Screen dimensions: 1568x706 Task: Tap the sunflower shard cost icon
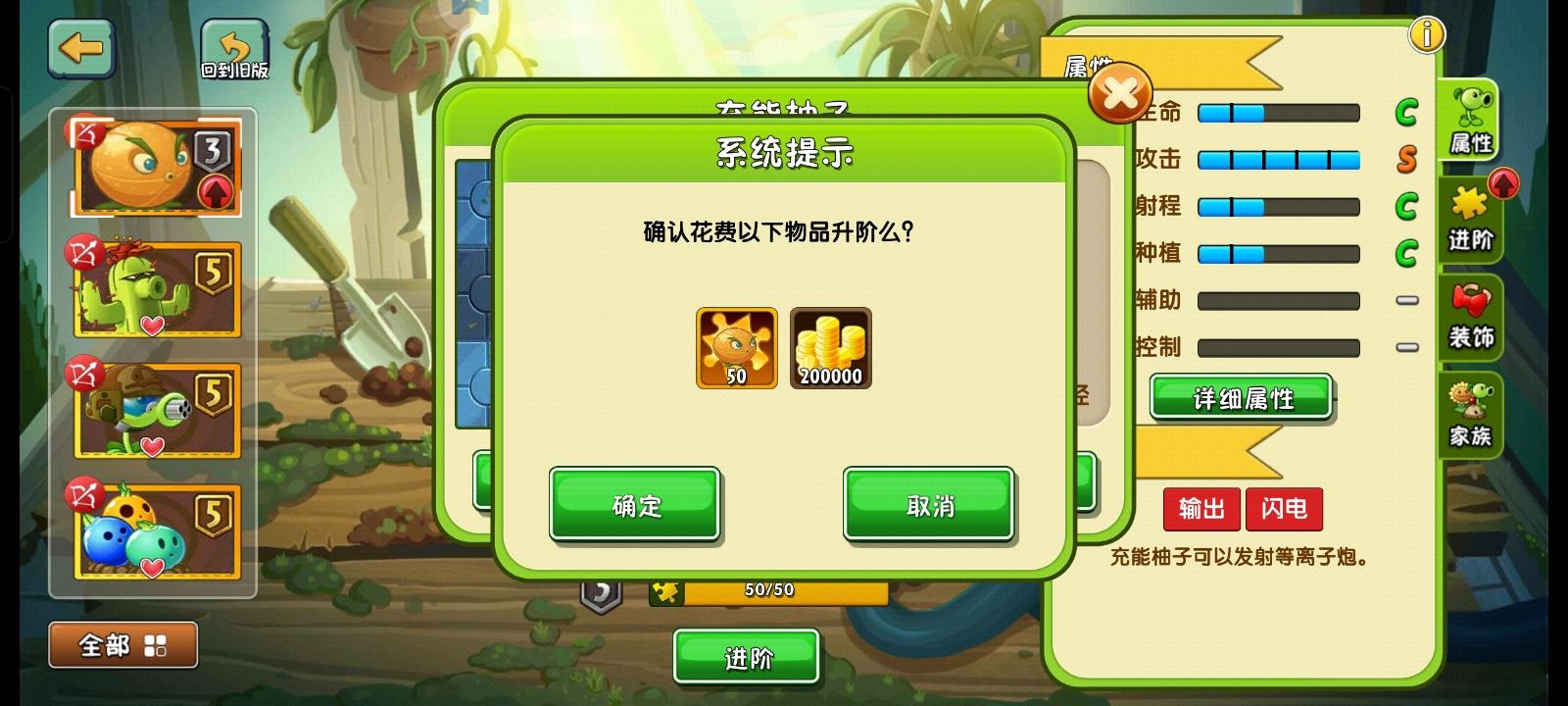(735, 348)
